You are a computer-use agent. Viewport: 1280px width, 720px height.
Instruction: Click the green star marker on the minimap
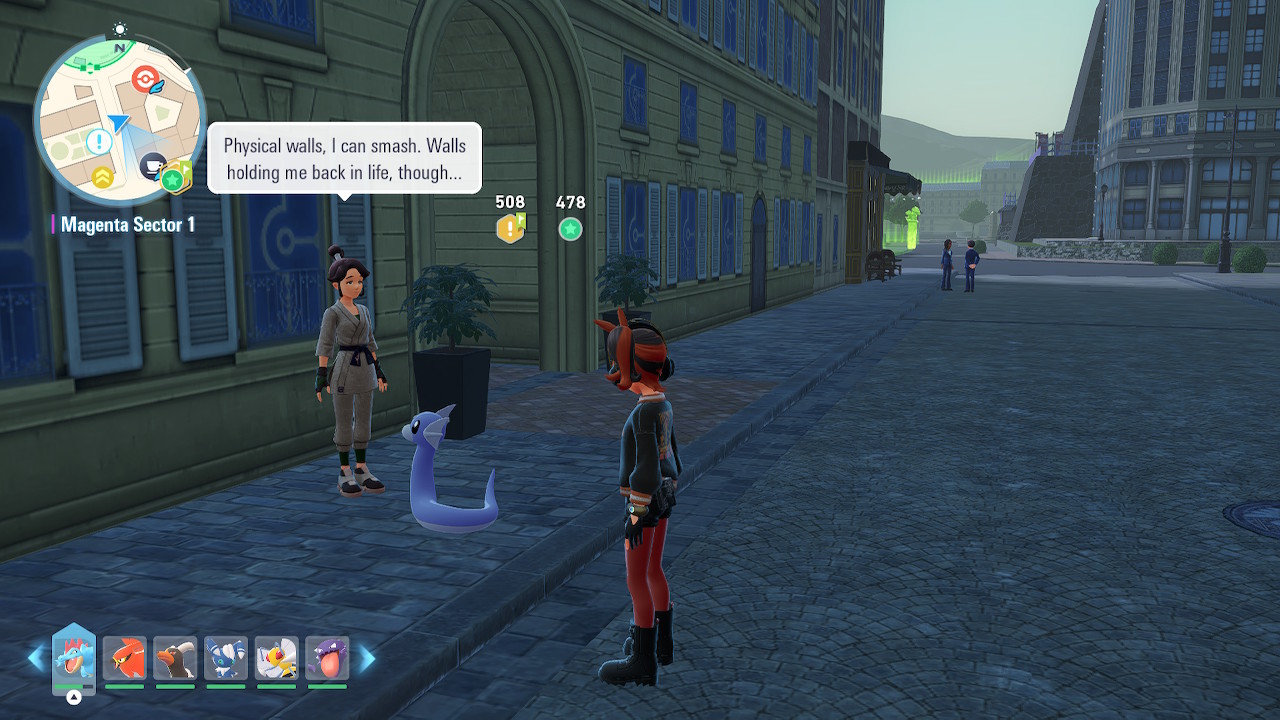pyautogui.click(x=172, y=180)
